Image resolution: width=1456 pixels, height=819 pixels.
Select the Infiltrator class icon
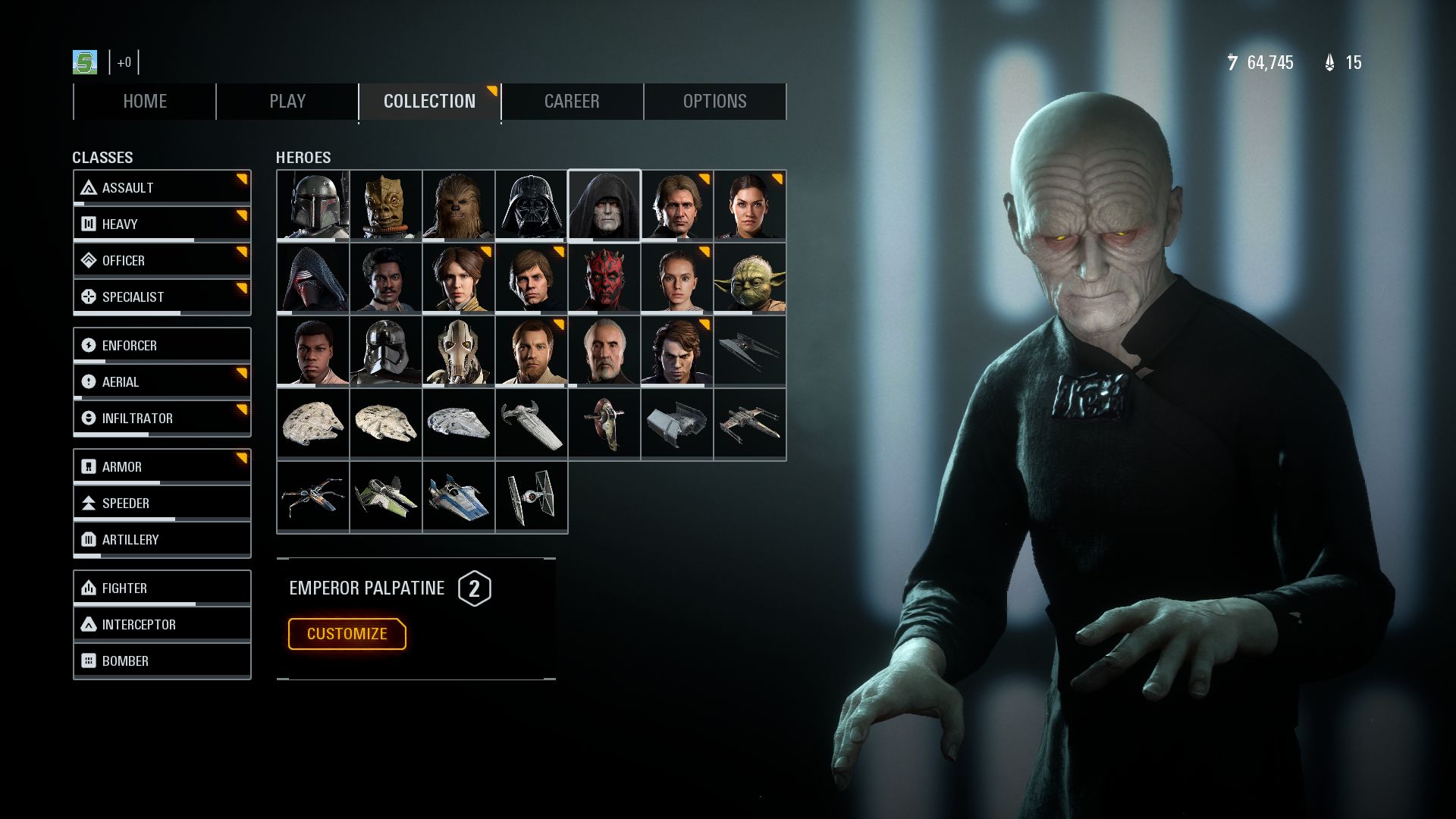pyautogui.click(x=90, y=418)
